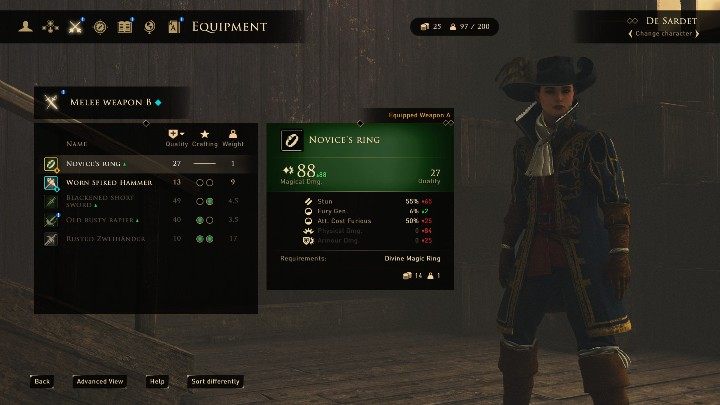Viewport: 720px width, 405px height.
Task: Sort items by Crafting star column
Action: click(205, 138)
